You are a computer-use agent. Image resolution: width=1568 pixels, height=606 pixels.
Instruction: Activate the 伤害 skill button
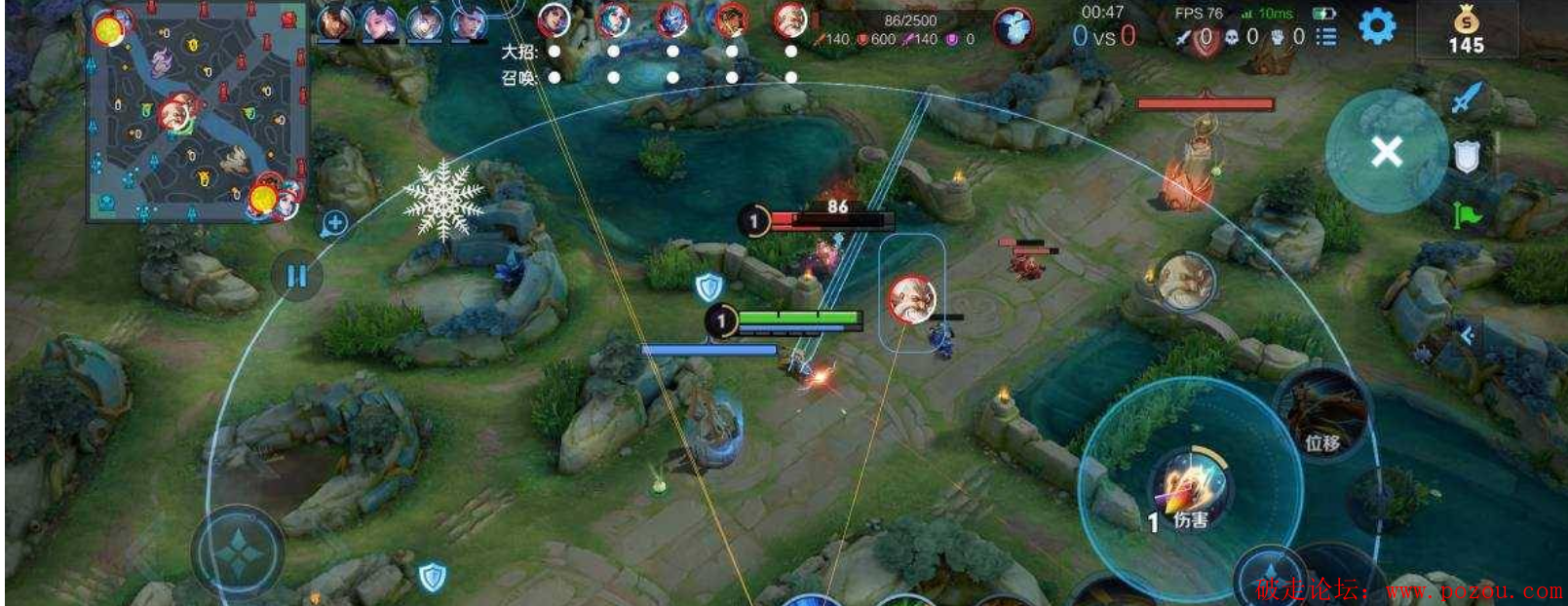[1191, 487]
